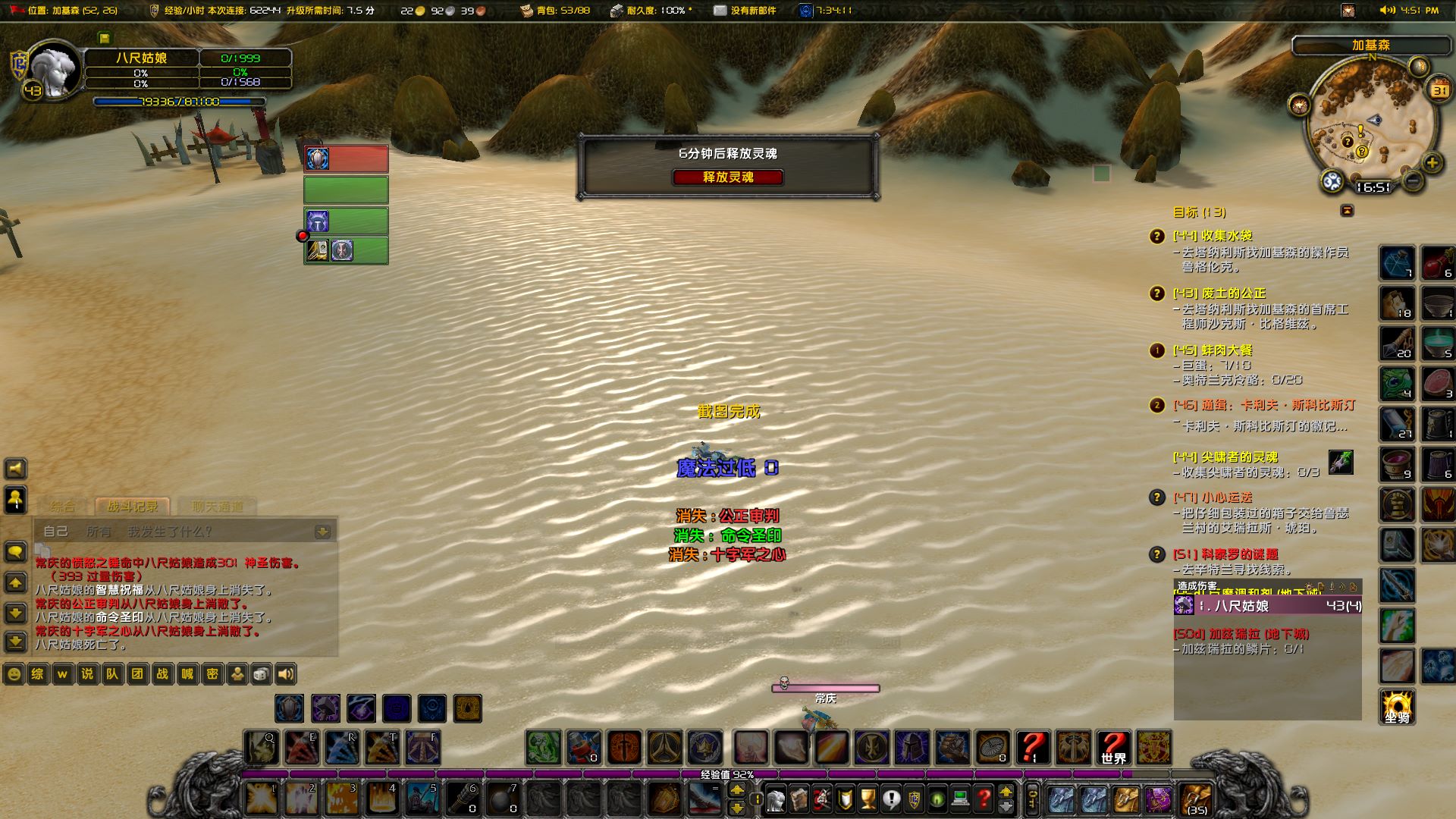Open the backpack bag showing 35 slots
This screenshot has height=819, width=1456.
pyautogui.click(x=1196, y=799)
